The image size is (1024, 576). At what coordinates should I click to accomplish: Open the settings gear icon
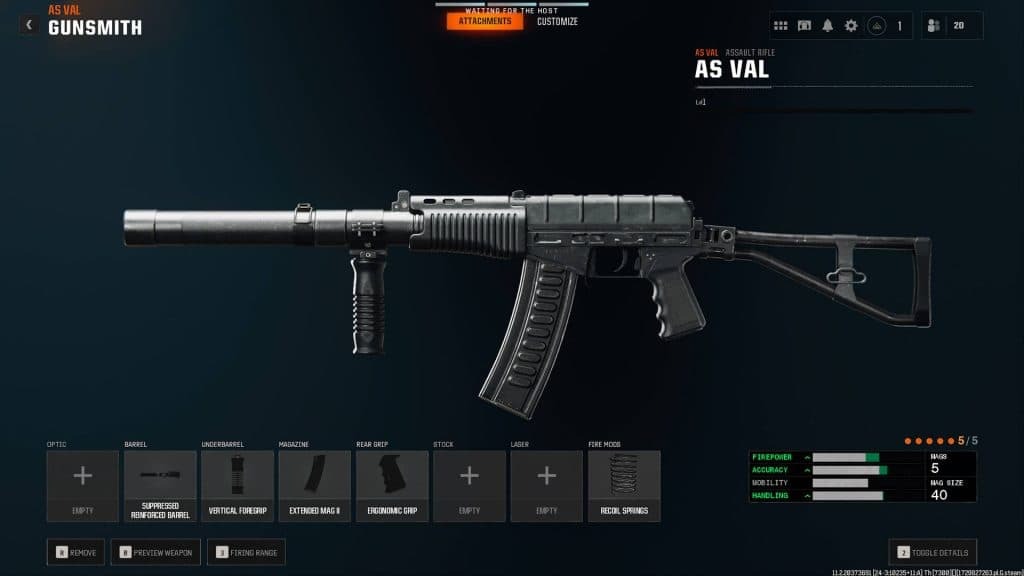851,26
